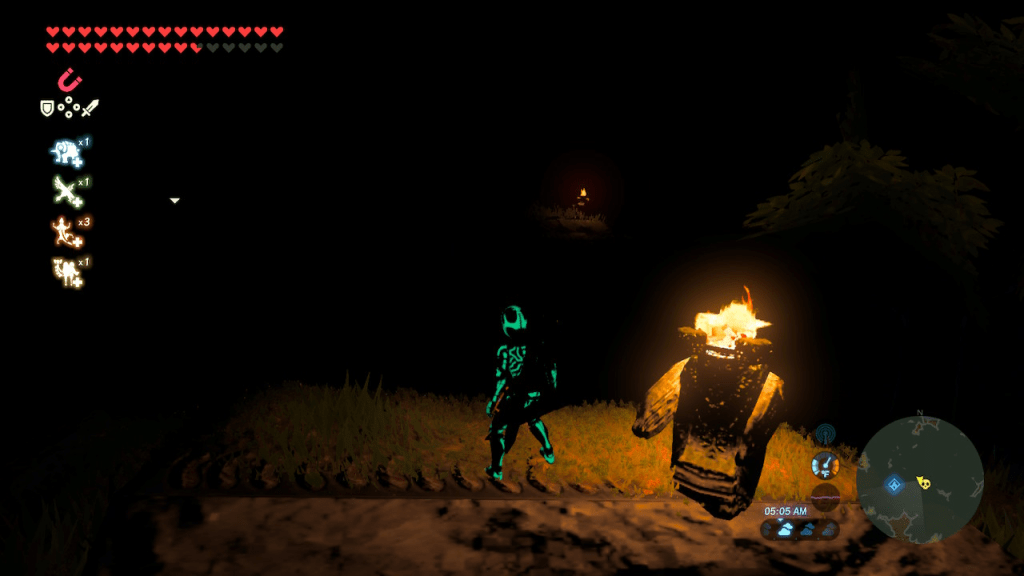Select the round noise meter
Screen dimensions: 1024x576
point(825,496)
